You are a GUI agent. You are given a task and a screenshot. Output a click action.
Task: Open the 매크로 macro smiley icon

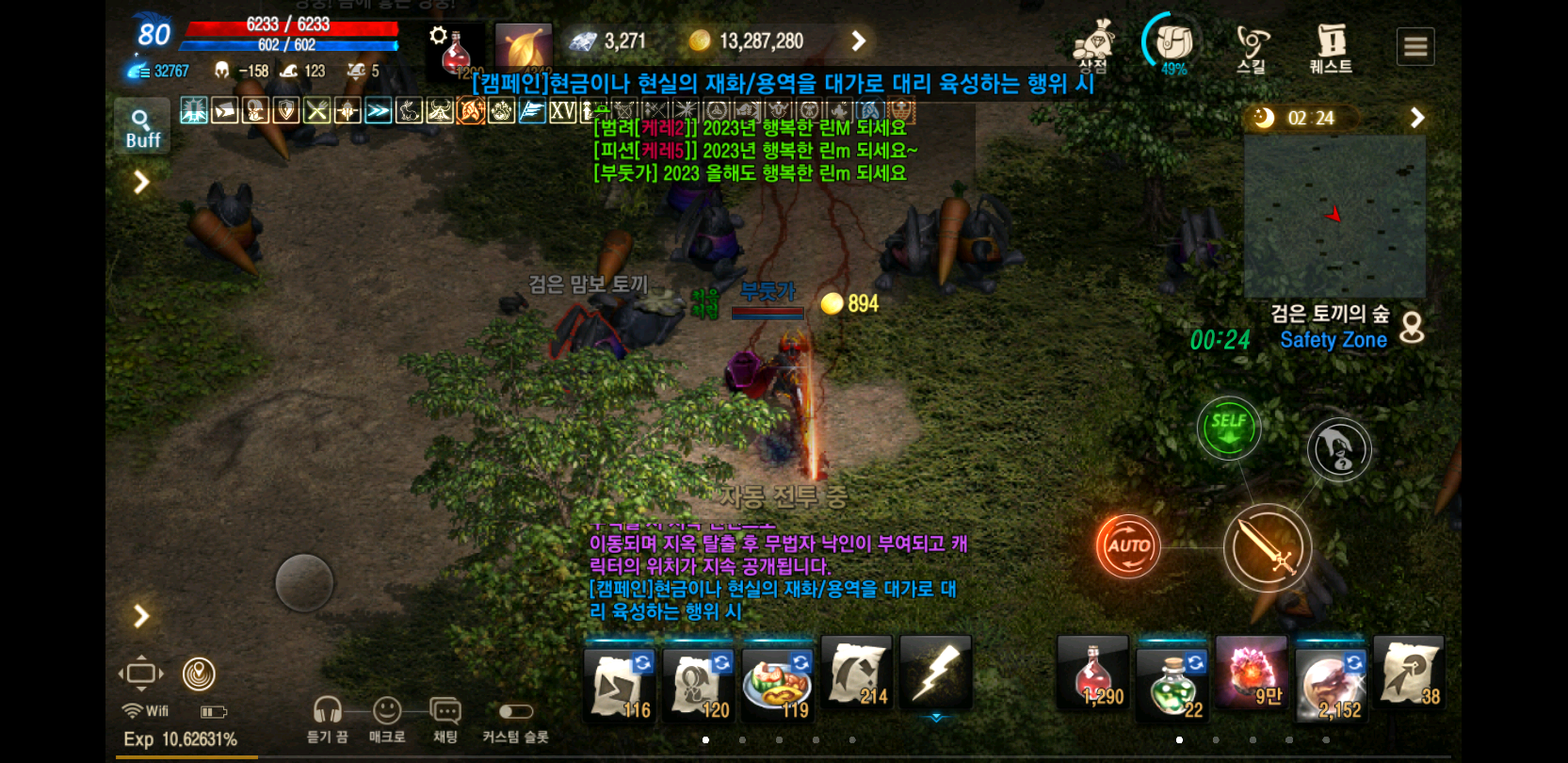387,711
